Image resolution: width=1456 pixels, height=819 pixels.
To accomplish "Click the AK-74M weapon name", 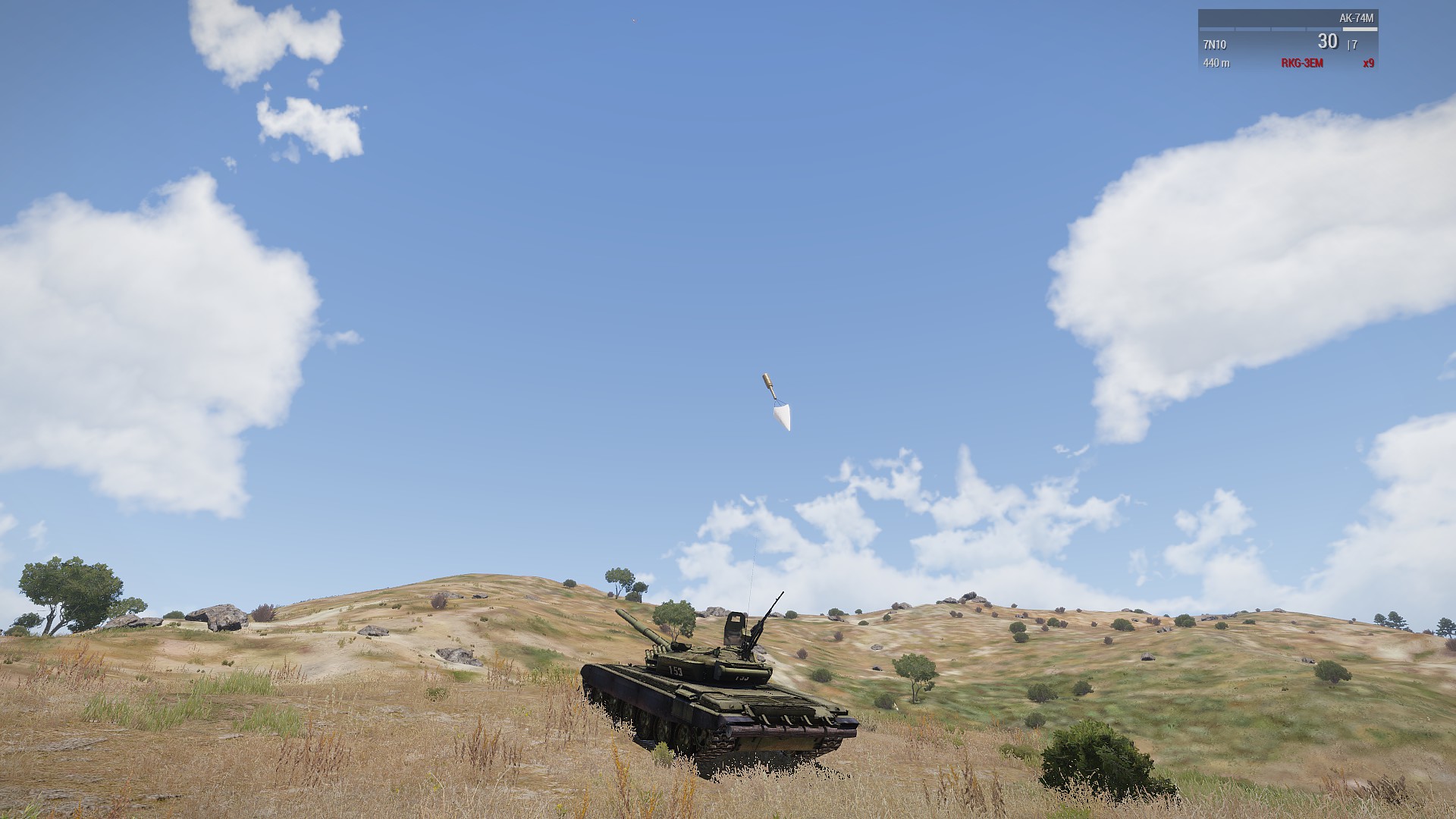I will tap(1356, 18).
